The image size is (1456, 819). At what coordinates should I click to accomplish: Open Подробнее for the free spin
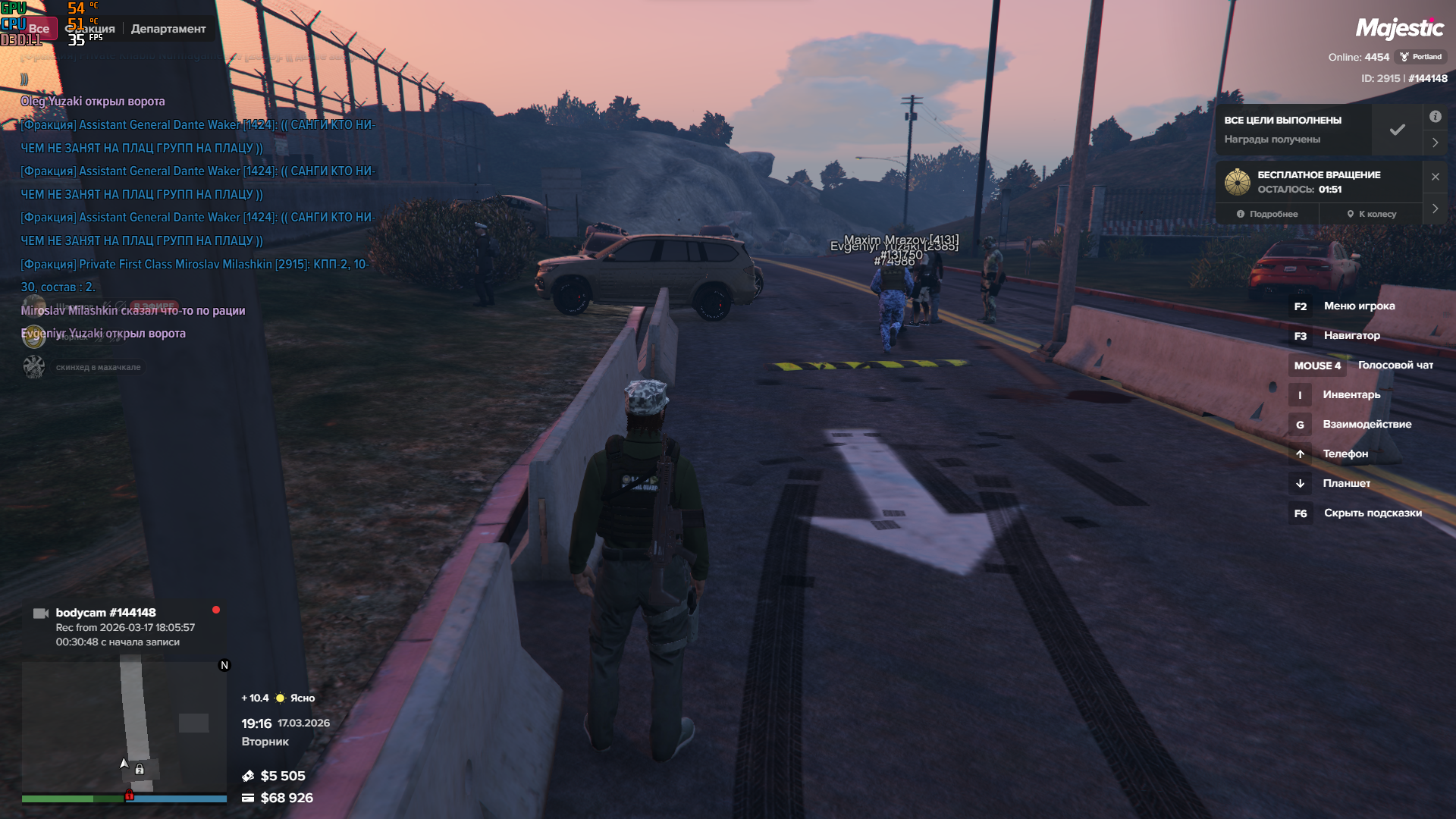(1267, 214)
